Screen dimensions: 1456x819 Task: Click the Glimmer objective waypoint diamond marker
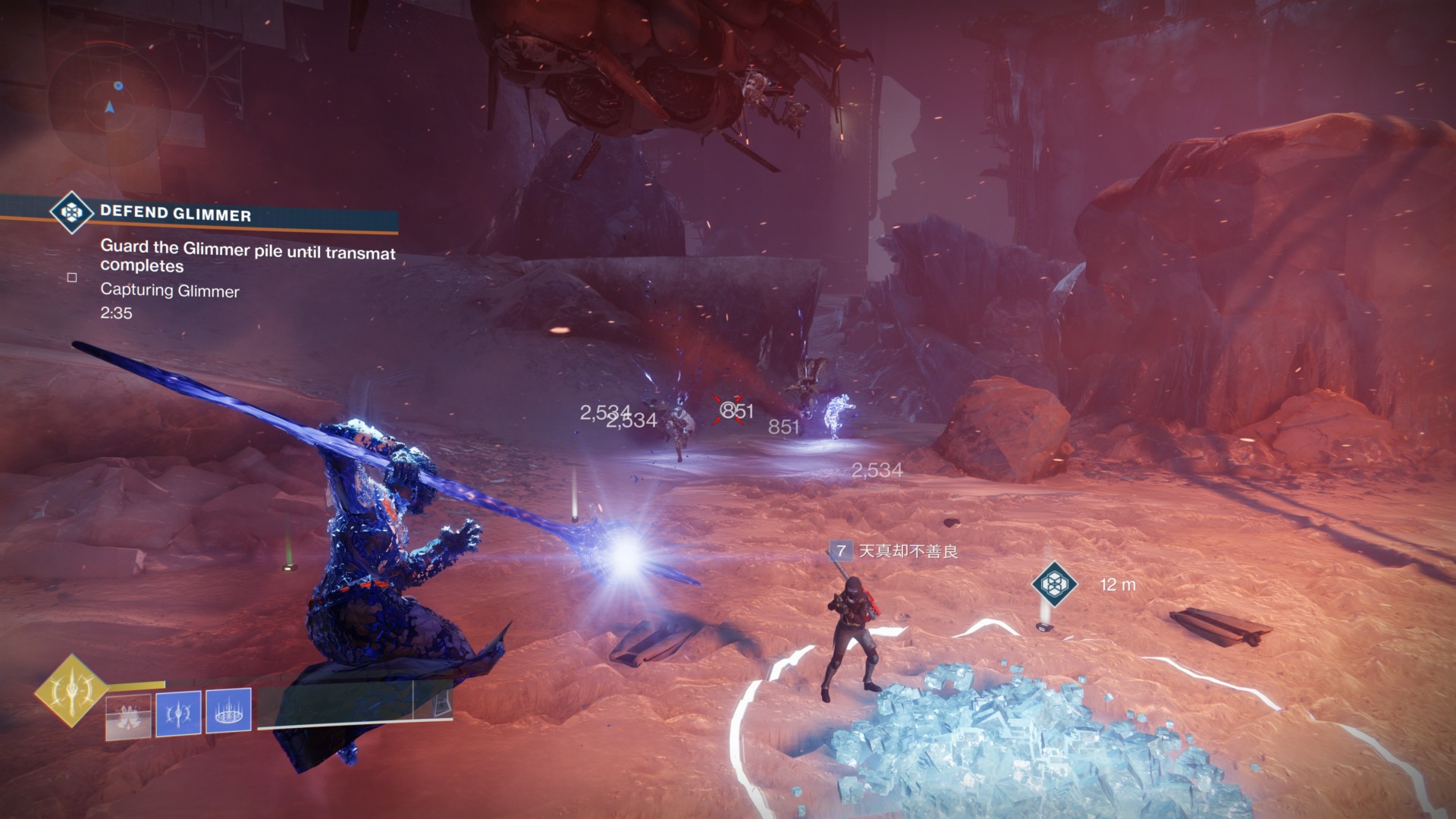pos(1054,584)
